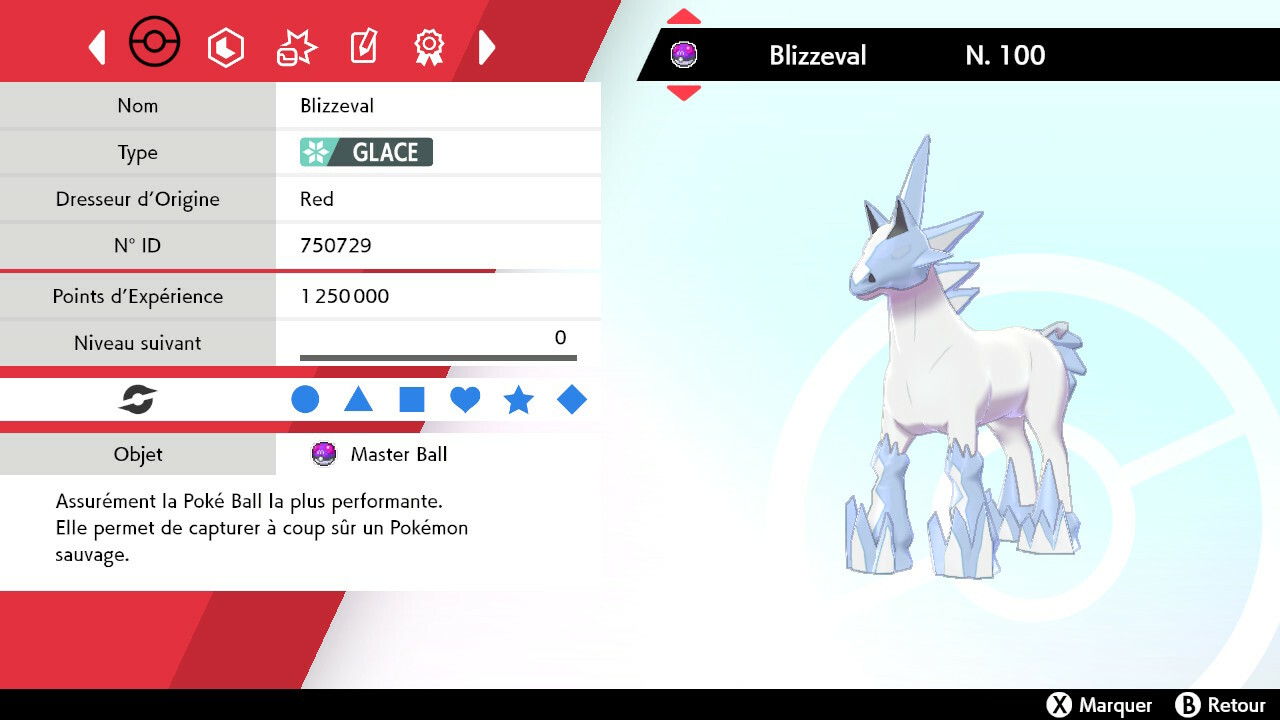Click the Master Ball icon beside Objet
Viewport: 1280px width, 720px height.
[x=322, y=454]
